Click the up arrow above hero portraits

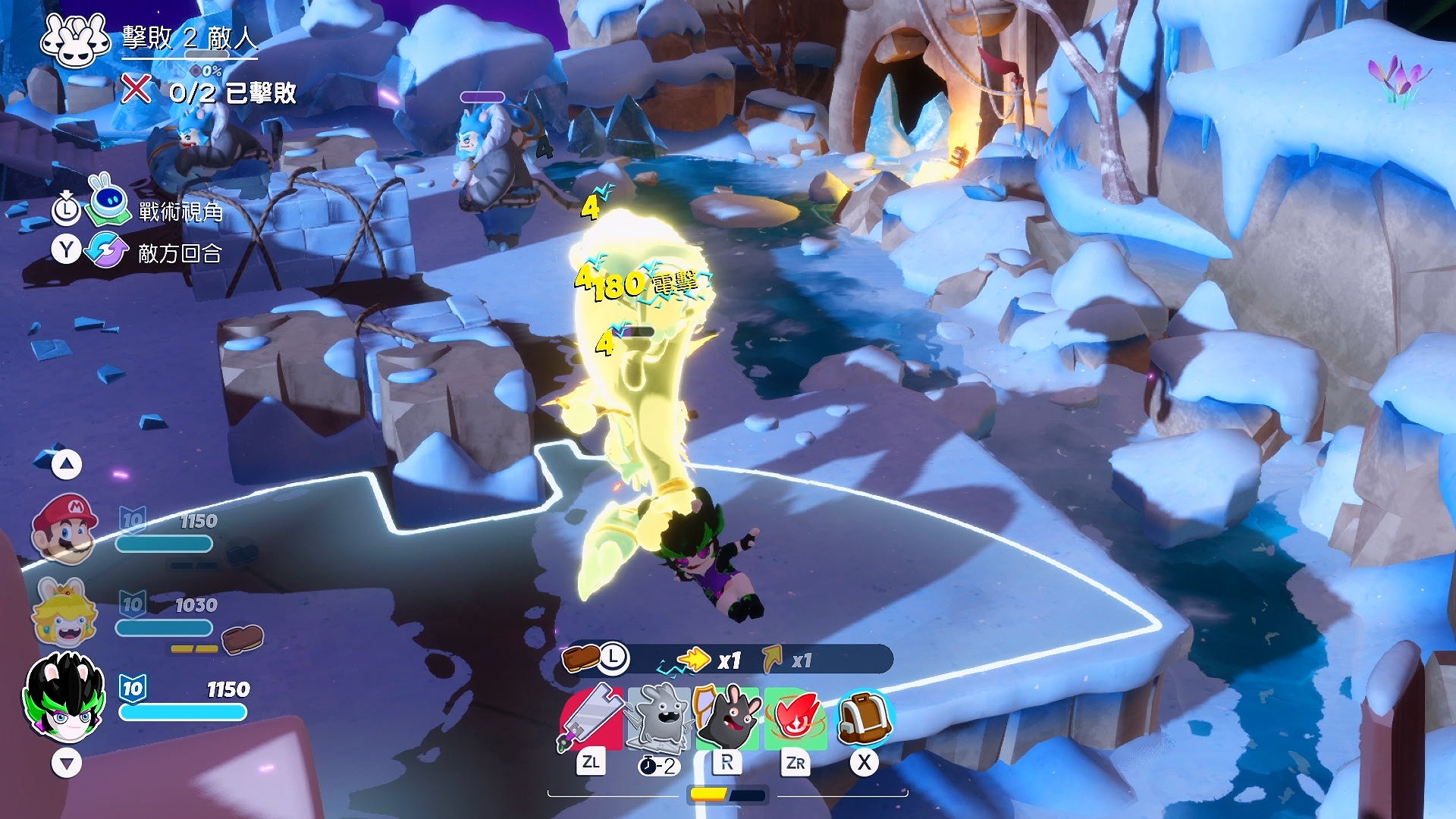[67, 464]
